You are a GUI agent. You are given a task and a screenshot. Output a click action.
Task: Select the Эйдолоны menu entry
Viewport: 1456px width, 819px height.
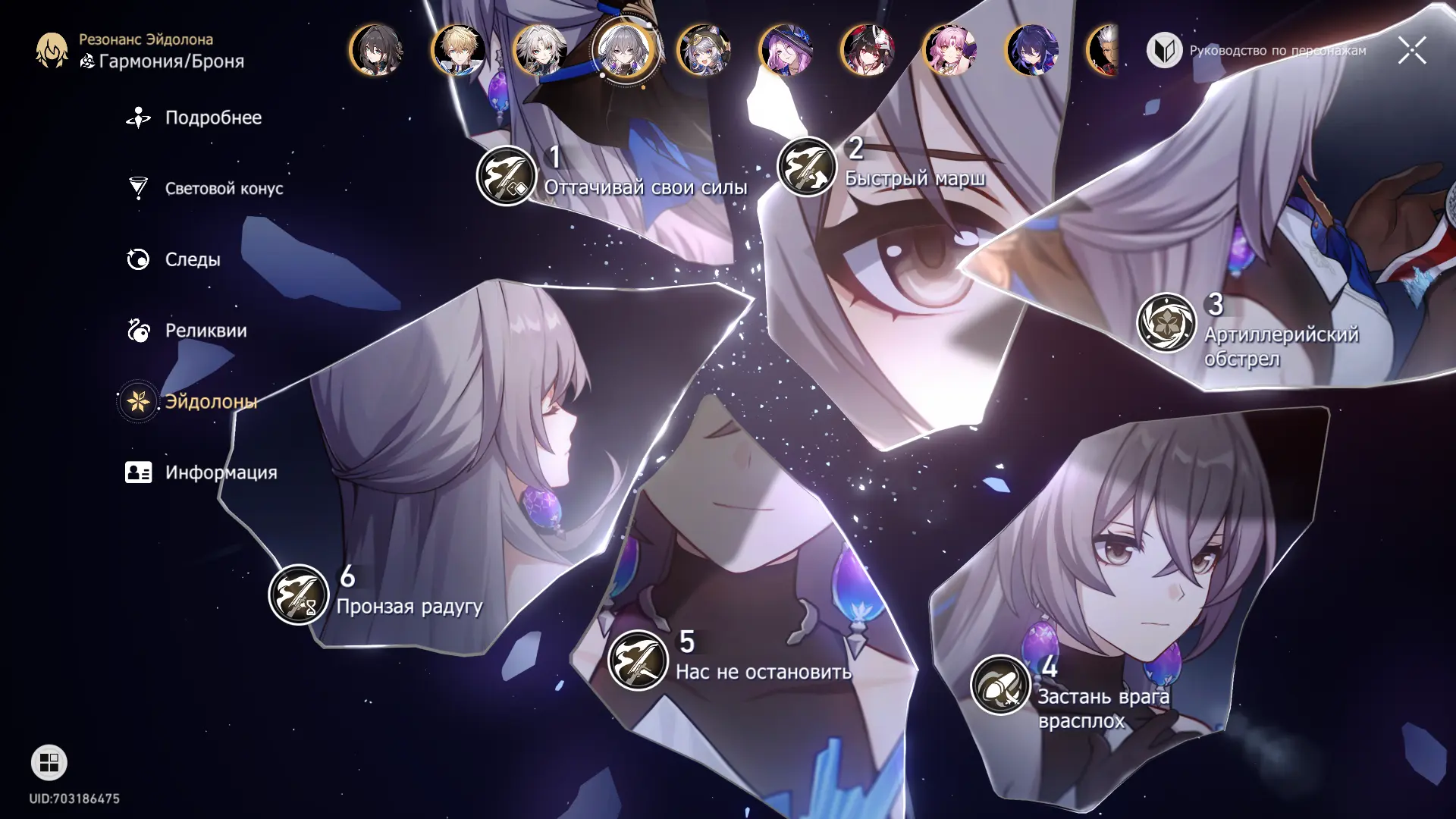[210, 402]
